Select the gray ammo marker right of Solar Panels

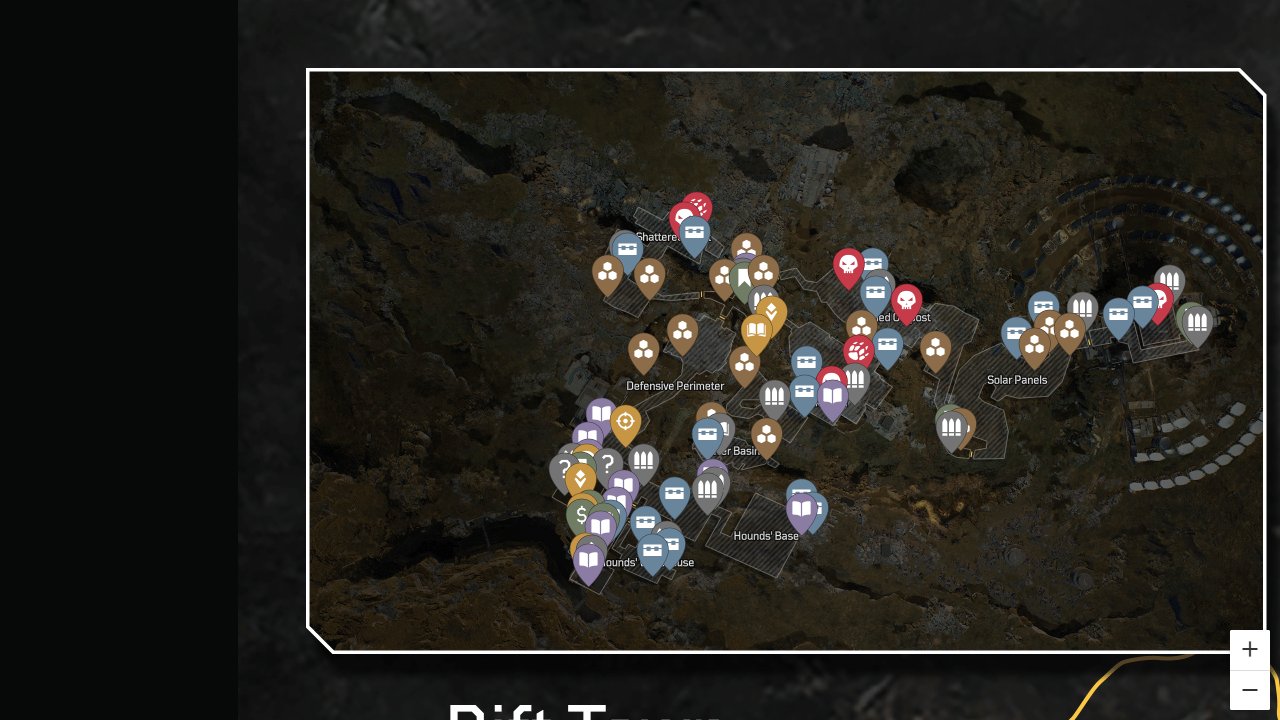click(x=1197, y=320)
